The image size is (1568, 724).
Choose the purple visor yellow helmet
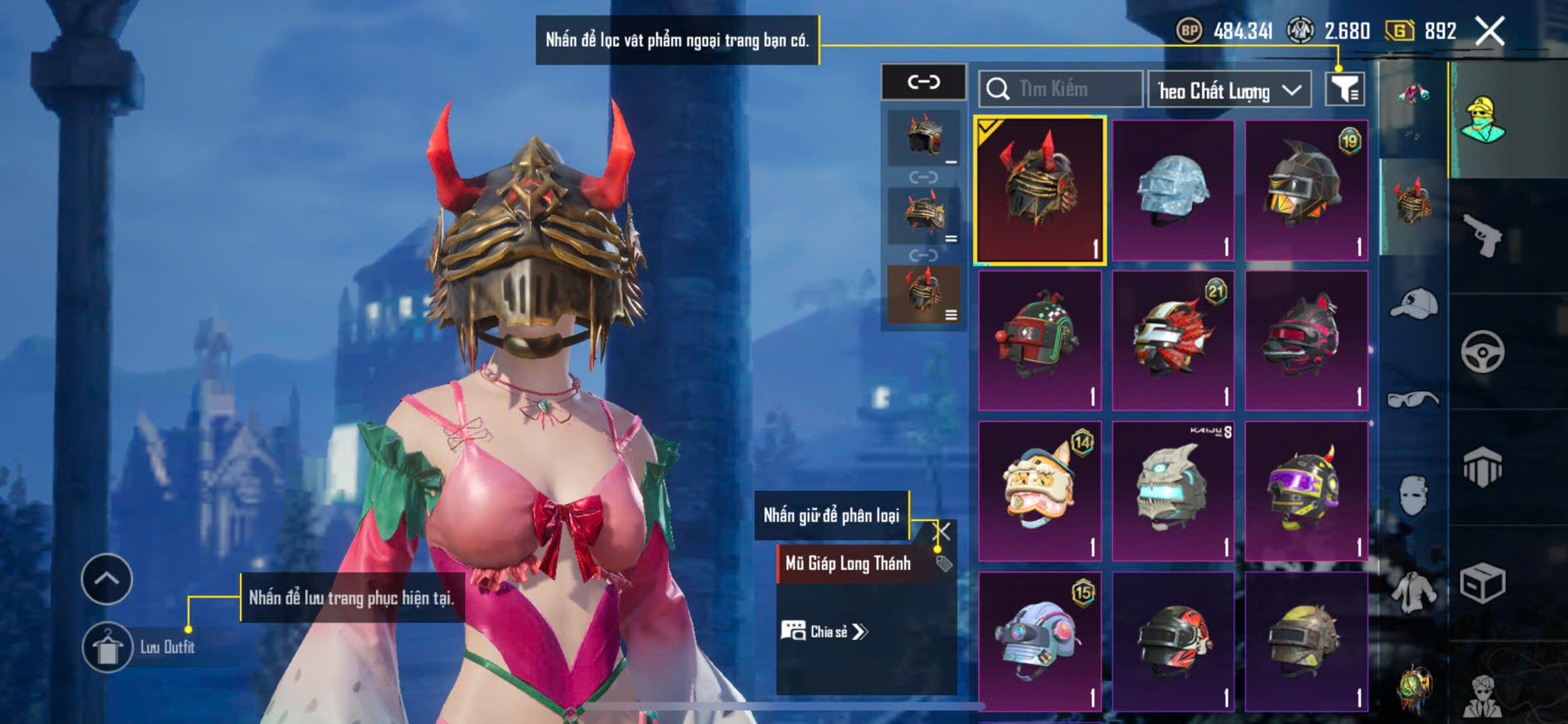coord(1306,490)
